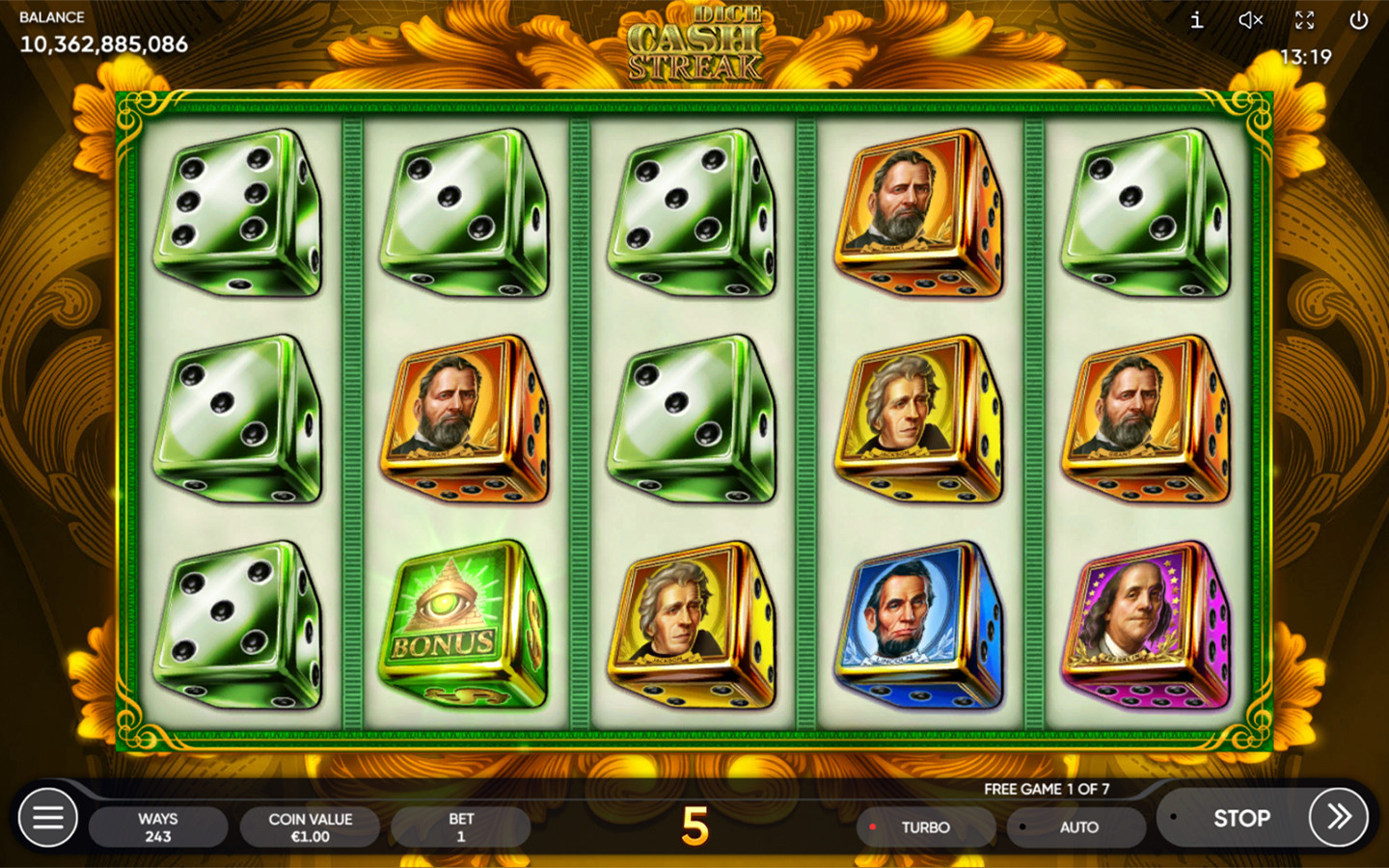
Task: Unmute the game sound
Action: click(x=1250, y=20)
